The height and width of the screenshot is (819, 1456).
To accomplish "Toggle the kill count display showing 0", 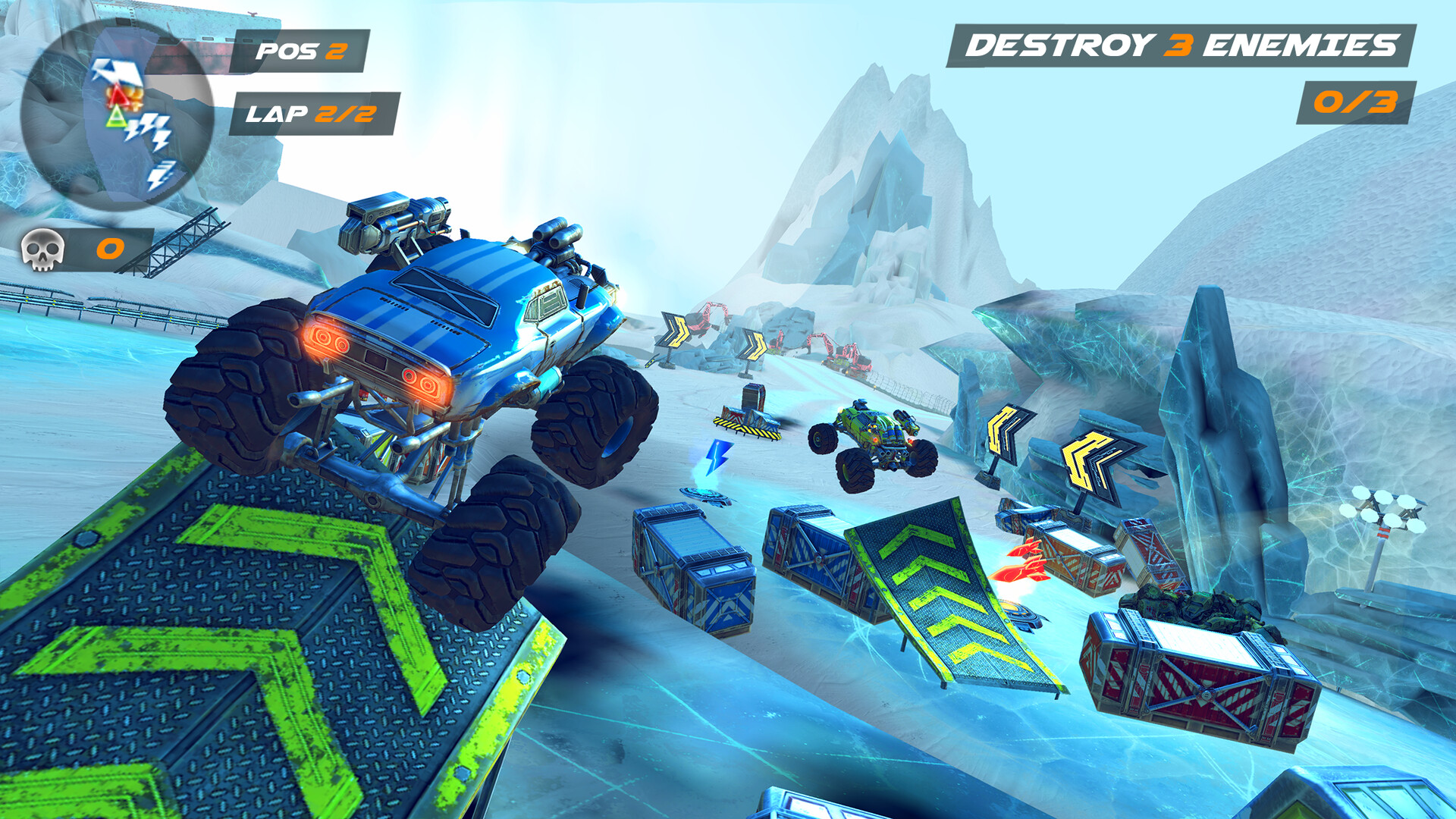I will [108, 247].
